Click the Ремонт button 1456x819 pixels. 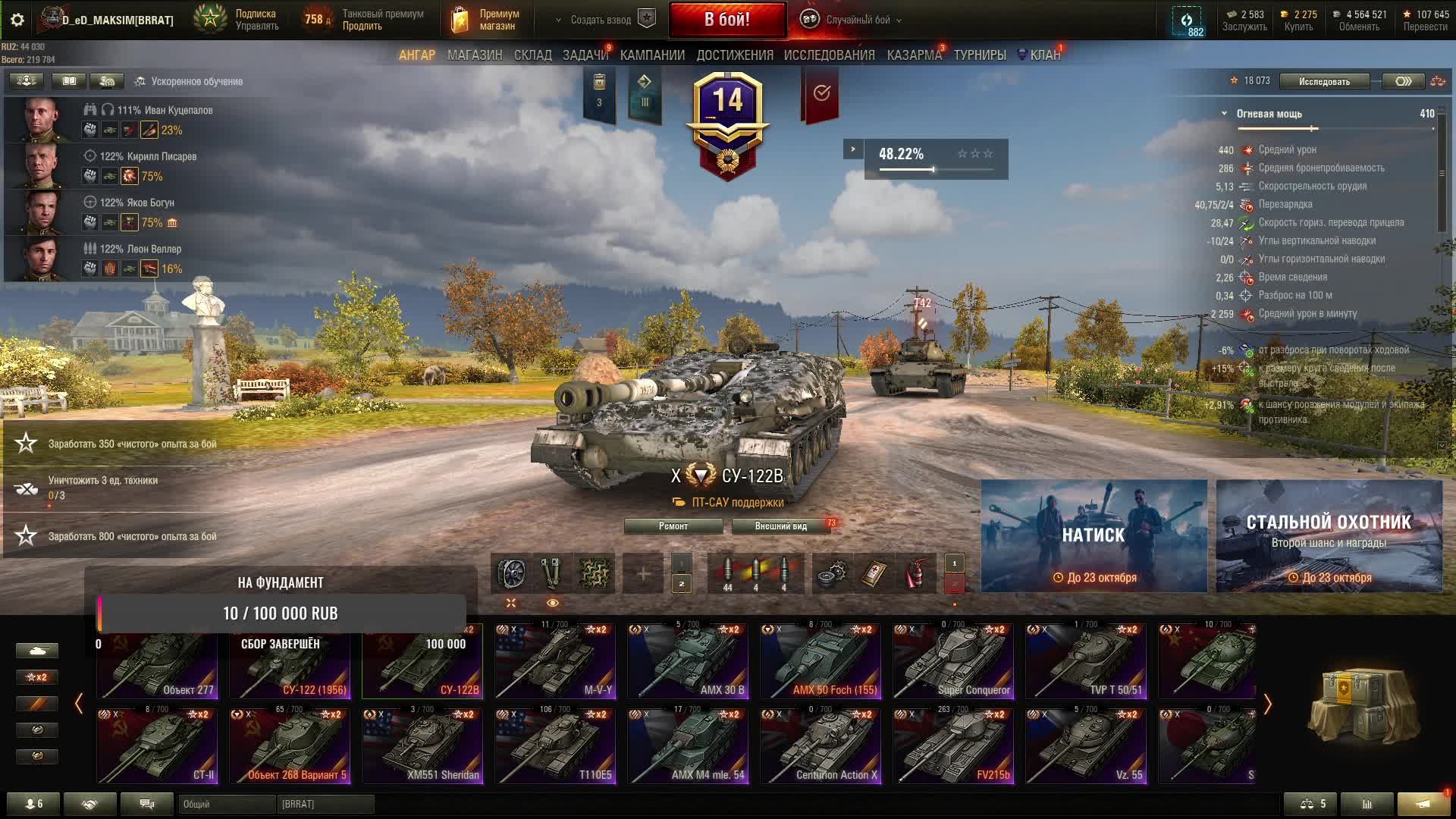coord(673,526)
